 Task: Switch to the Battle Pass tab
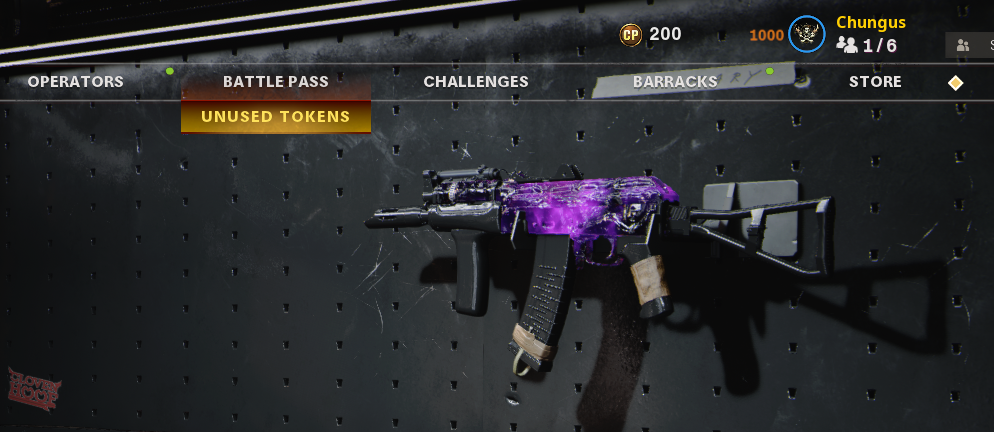coord(276,82)
